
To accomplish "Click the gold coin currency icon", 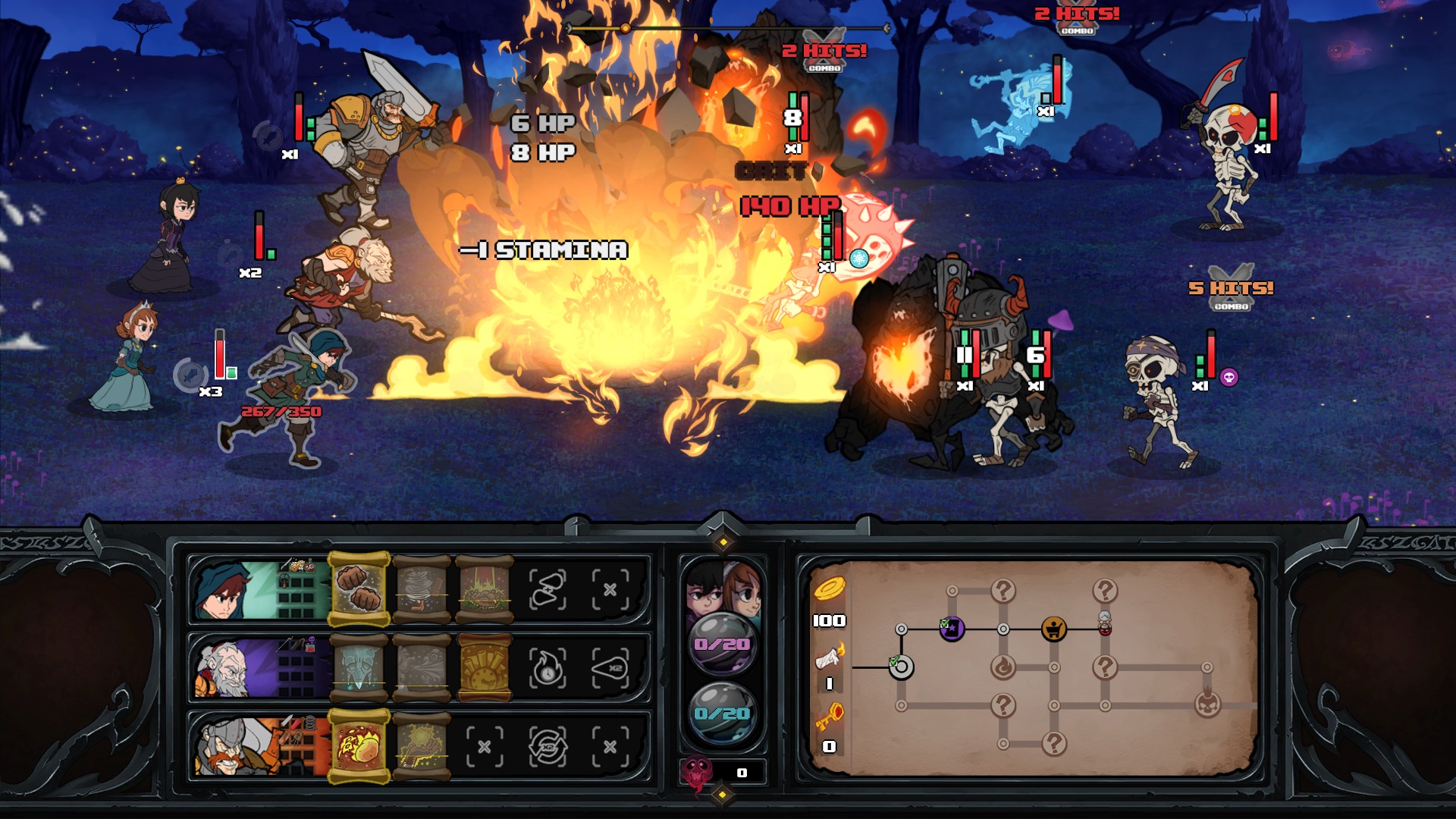I will pos(829,588).
